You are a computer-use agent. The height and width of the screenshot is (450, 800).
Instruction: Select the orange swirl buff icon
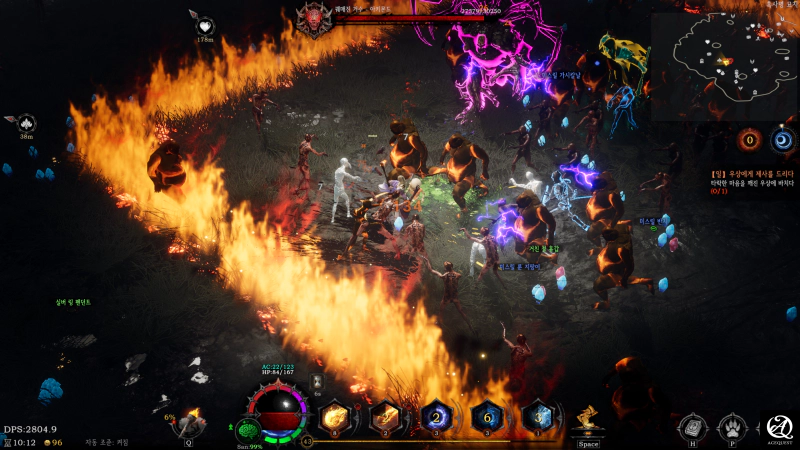coord(749,141)
